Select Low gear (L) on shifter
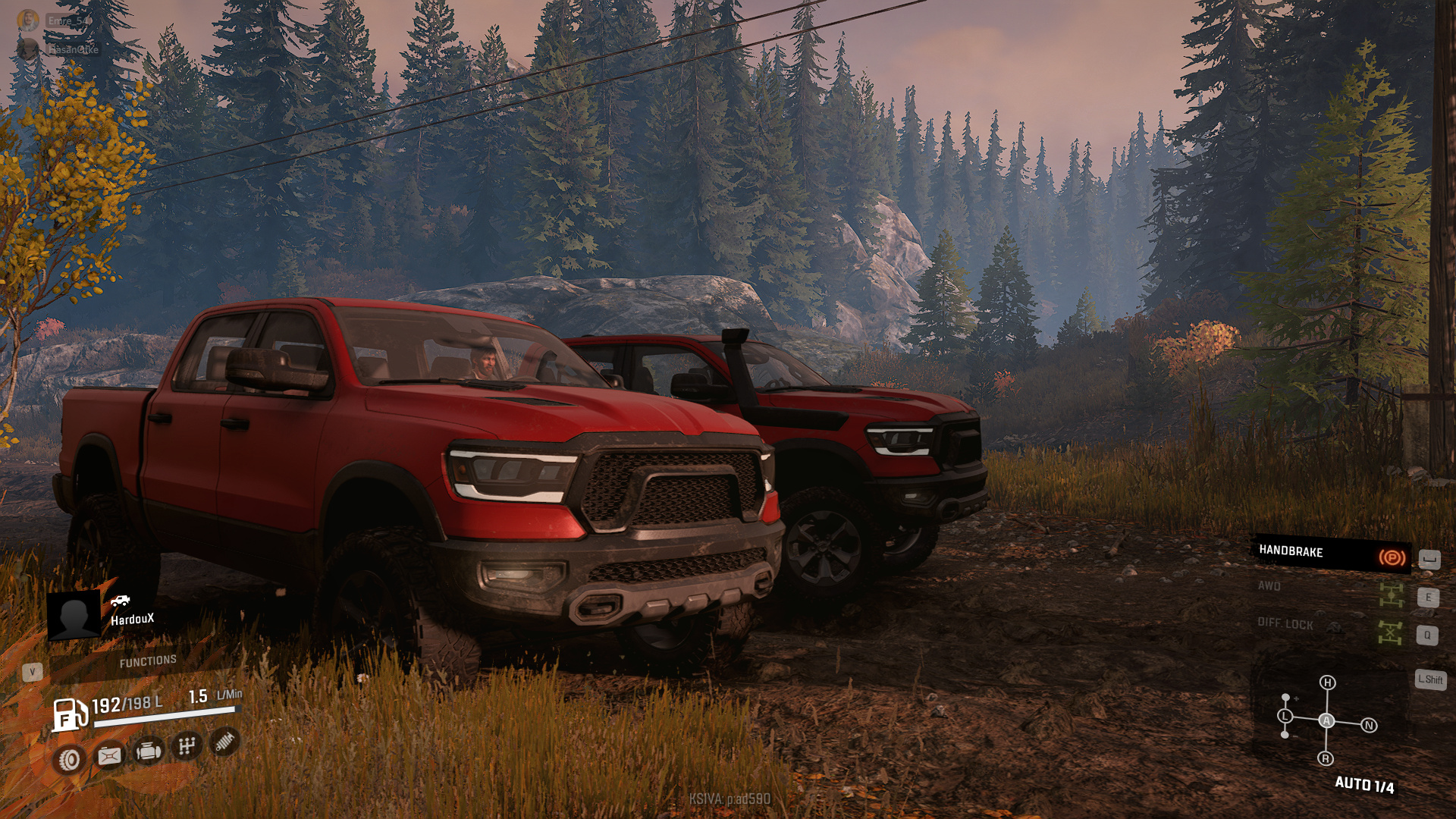Screen dimensions: 1456x819 point(1285,716)
